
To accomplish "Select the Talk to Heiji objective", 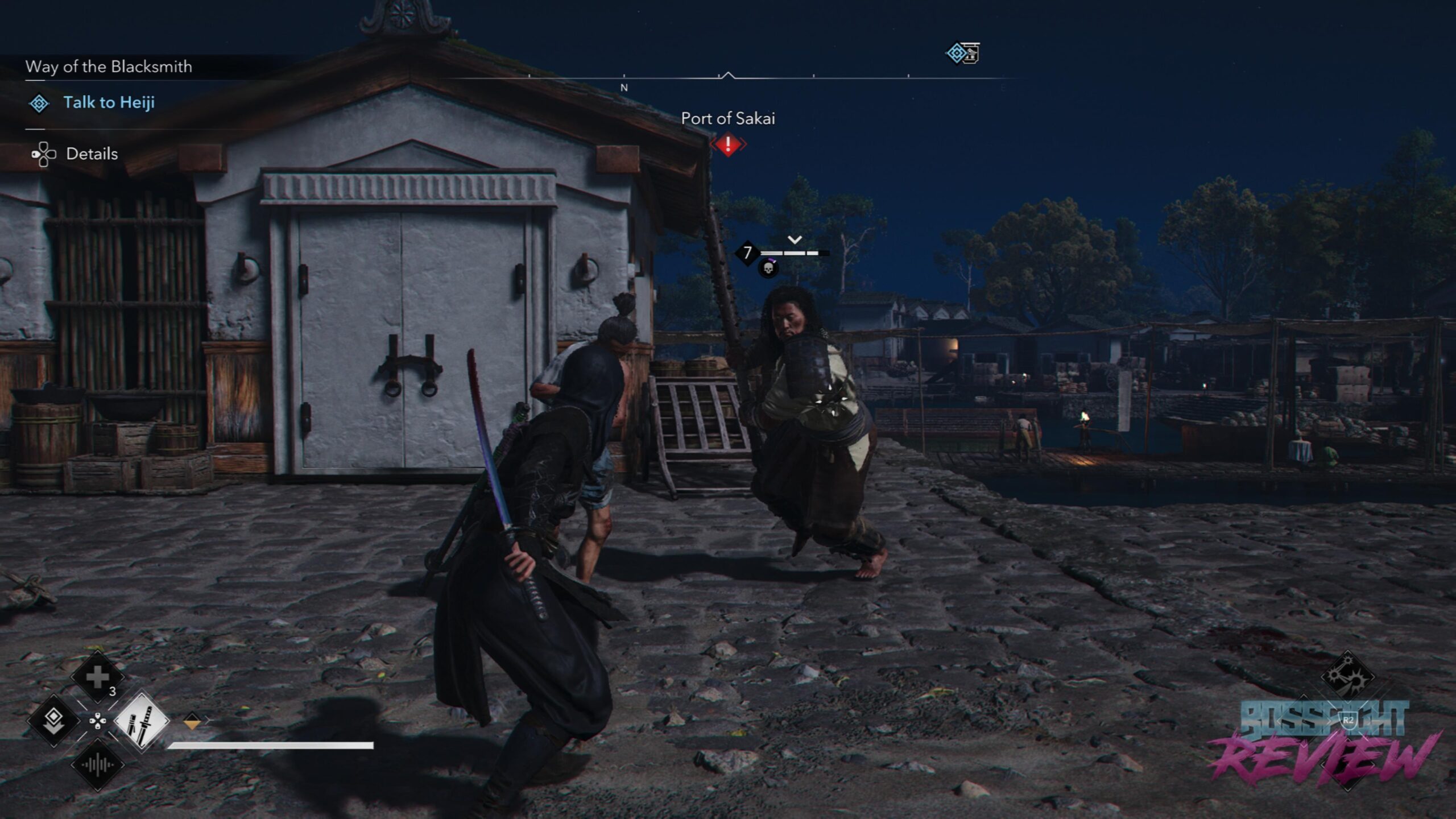I will click(109, 103).
